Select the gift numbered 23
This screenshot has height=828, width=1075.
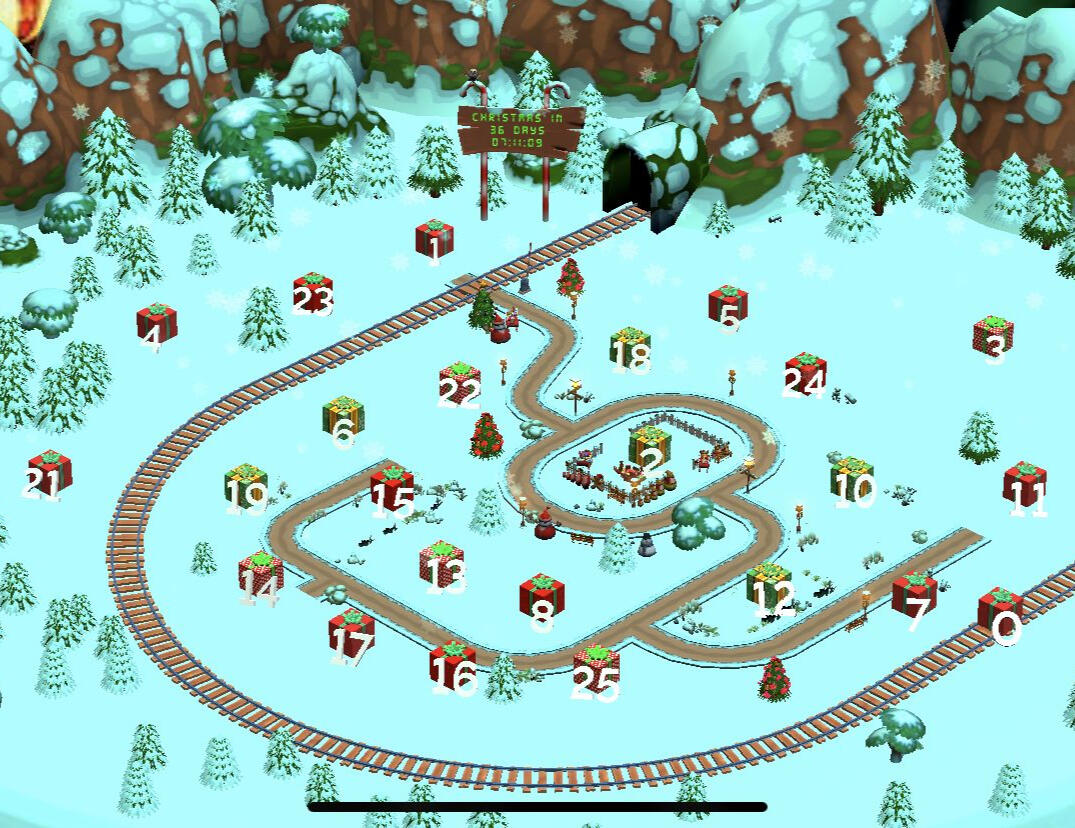pos(312,293)
